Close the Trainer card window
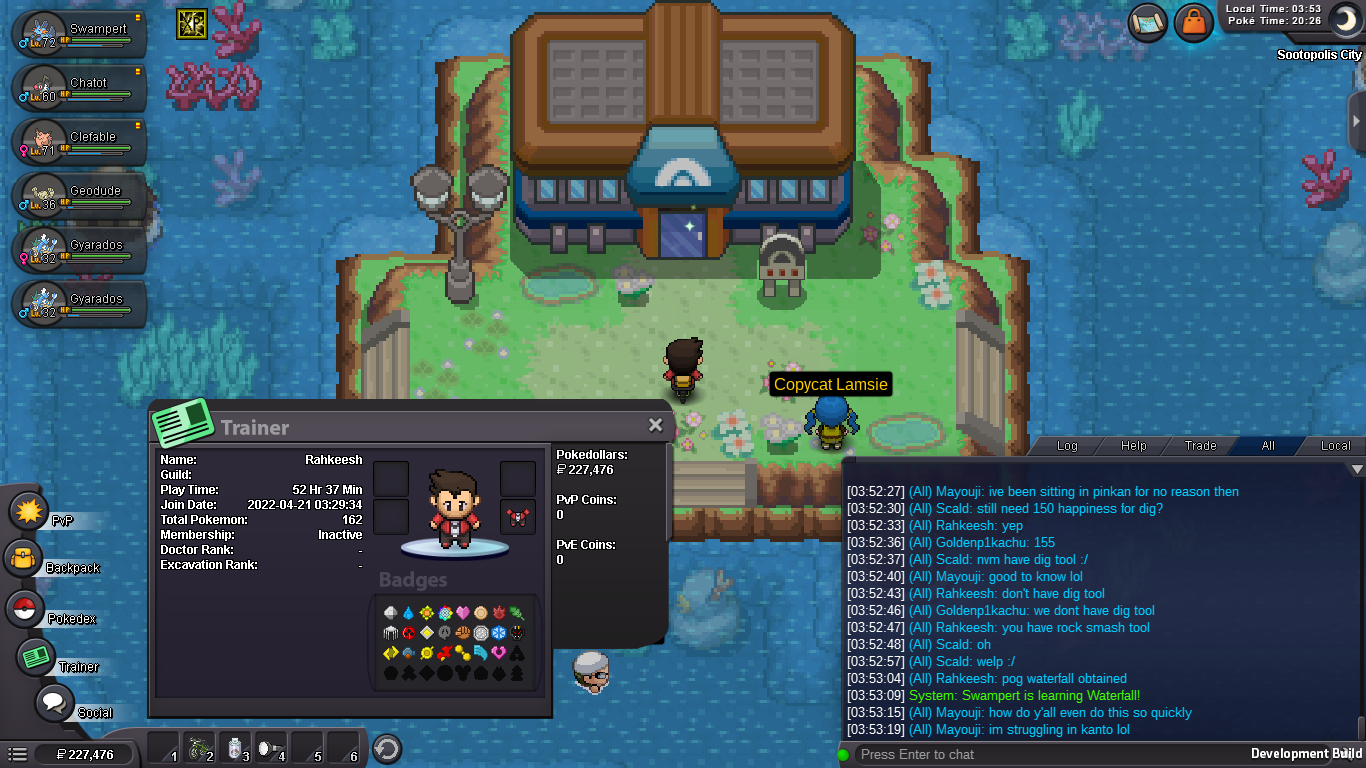 [x=655, y=425]
